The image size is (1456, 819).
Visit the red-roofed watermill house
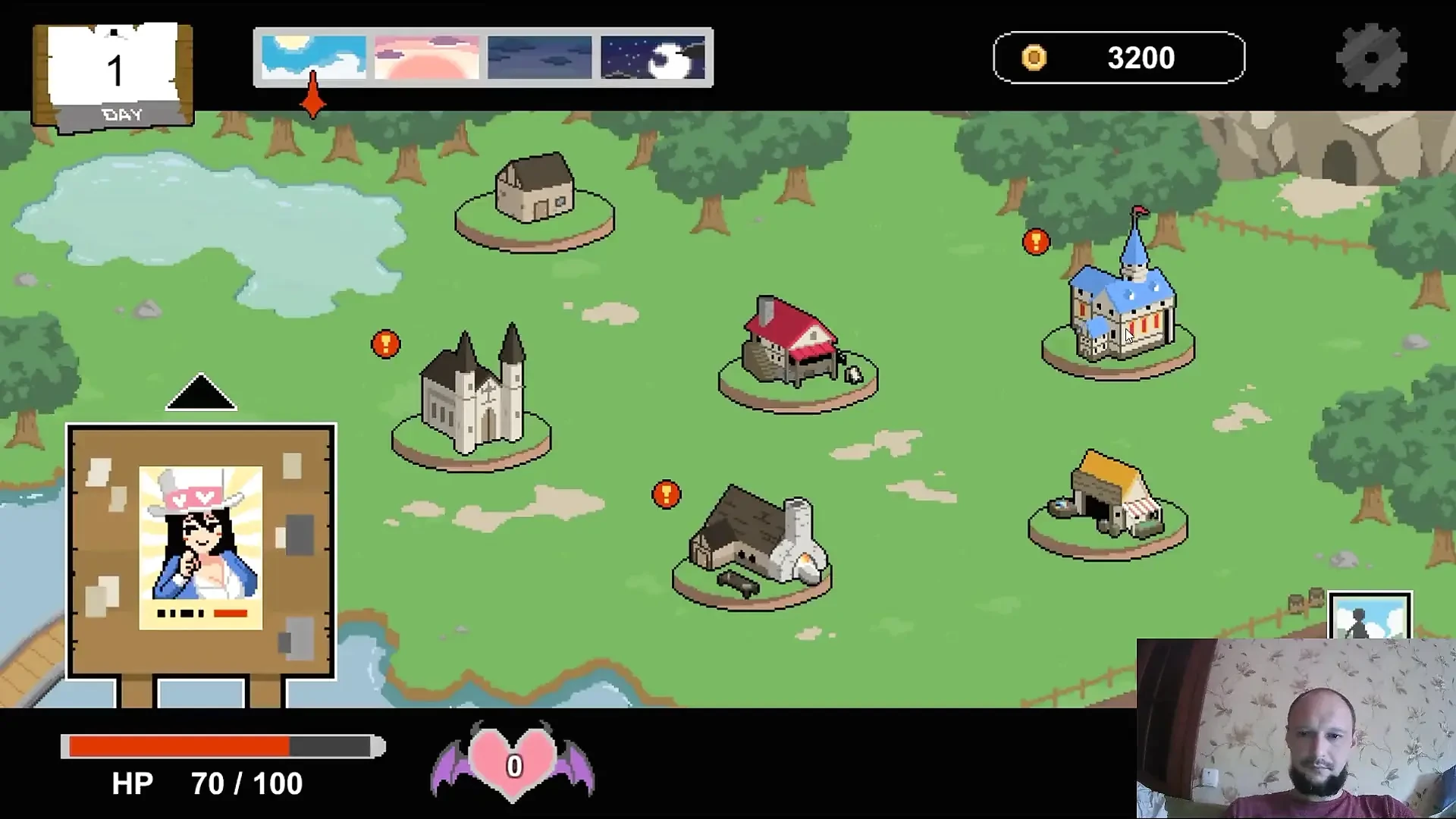(793, 346)
